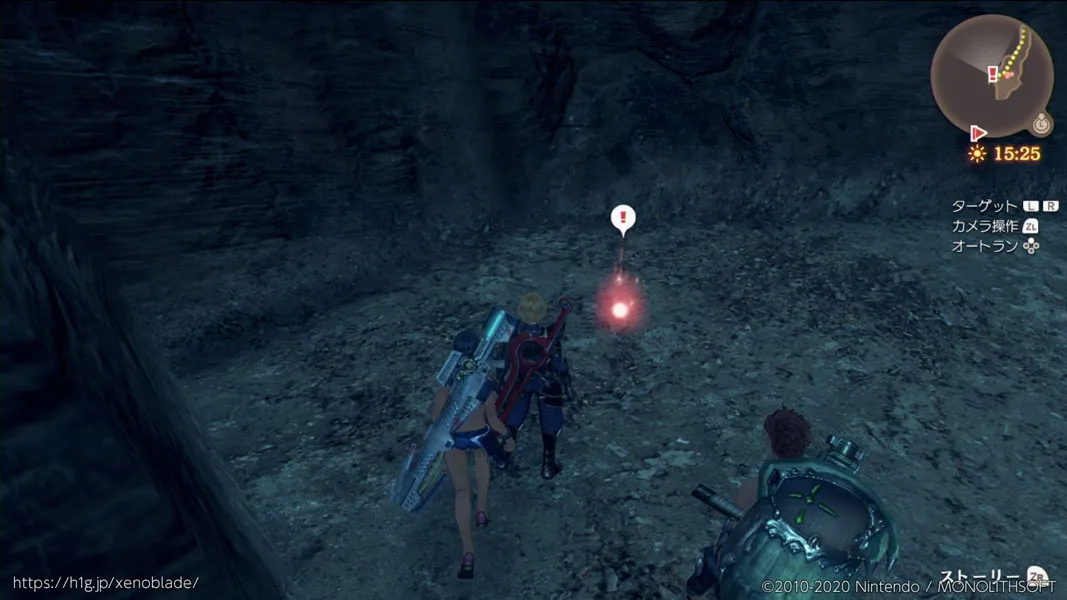Click the red flag marker below the minimap
Viewport: 1067px width, 600px height.
click(x=978, y=133)
